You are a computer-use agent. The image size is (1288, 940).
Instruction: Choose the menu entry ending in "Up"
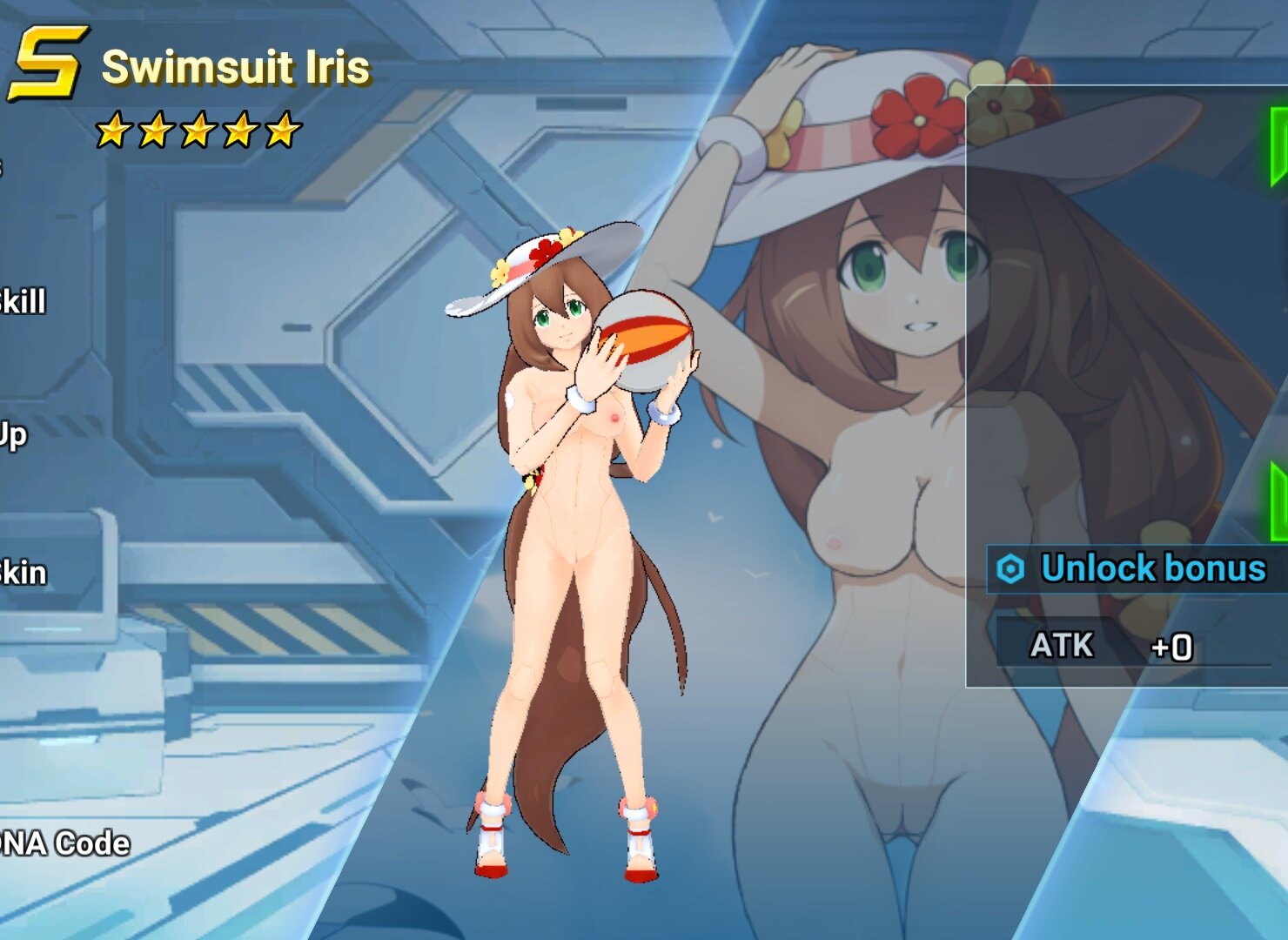click(13, 435)
